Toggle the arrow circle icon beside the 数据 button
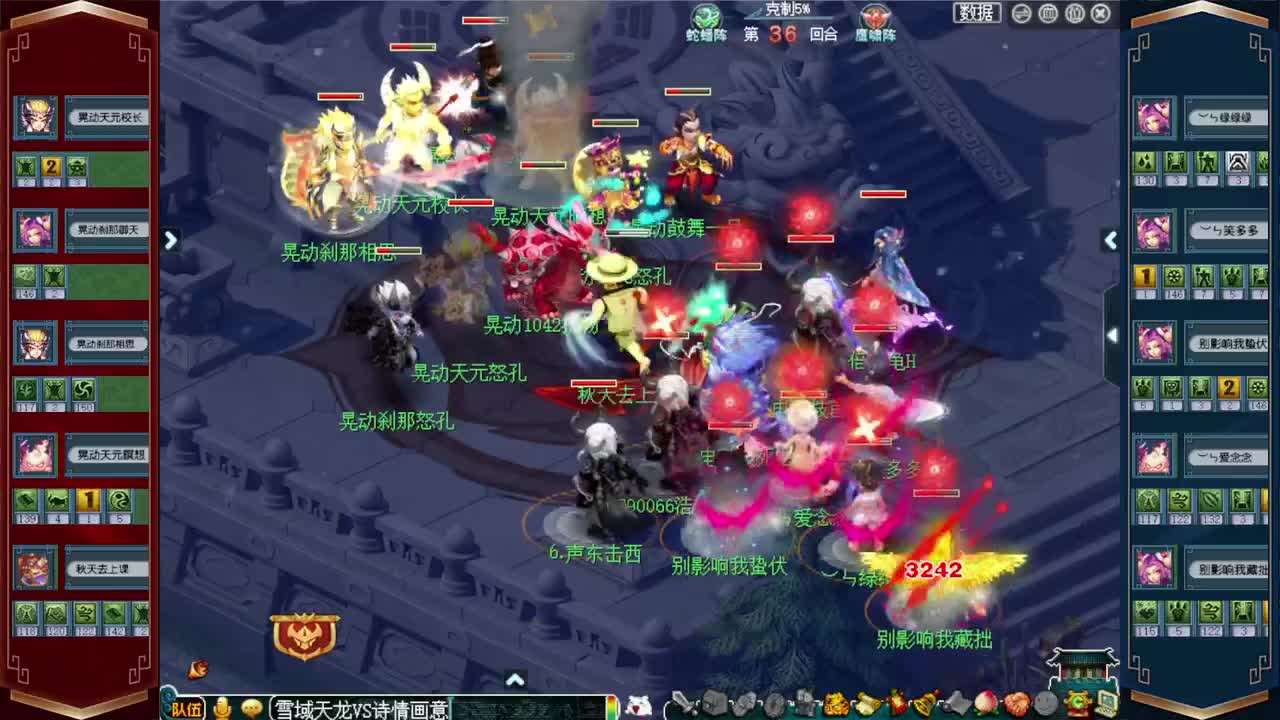 tap(1020, 13)
